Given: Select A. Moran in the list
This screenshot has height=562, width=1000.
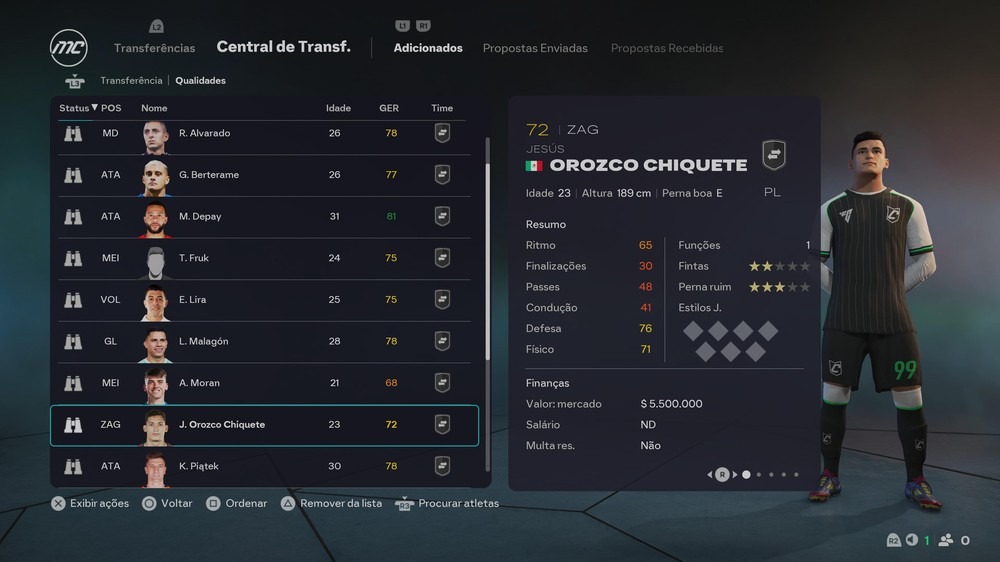Looking at the screenshot, I should (264, 383).
